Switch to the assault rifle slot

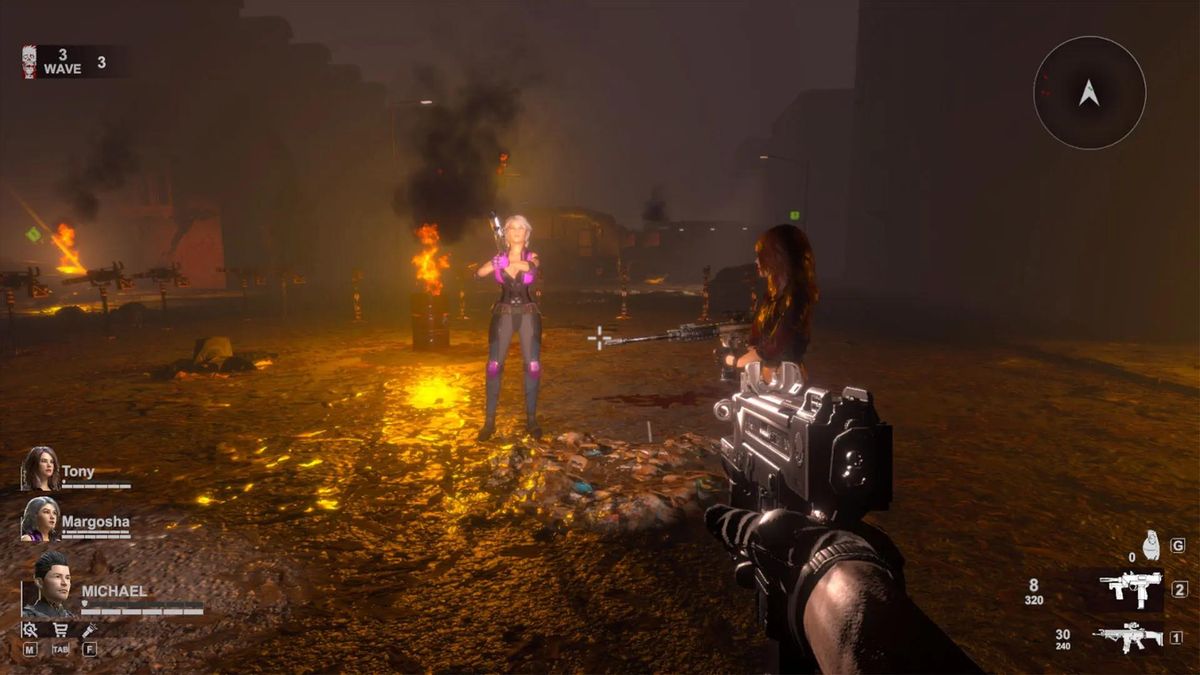[1128, 637]
